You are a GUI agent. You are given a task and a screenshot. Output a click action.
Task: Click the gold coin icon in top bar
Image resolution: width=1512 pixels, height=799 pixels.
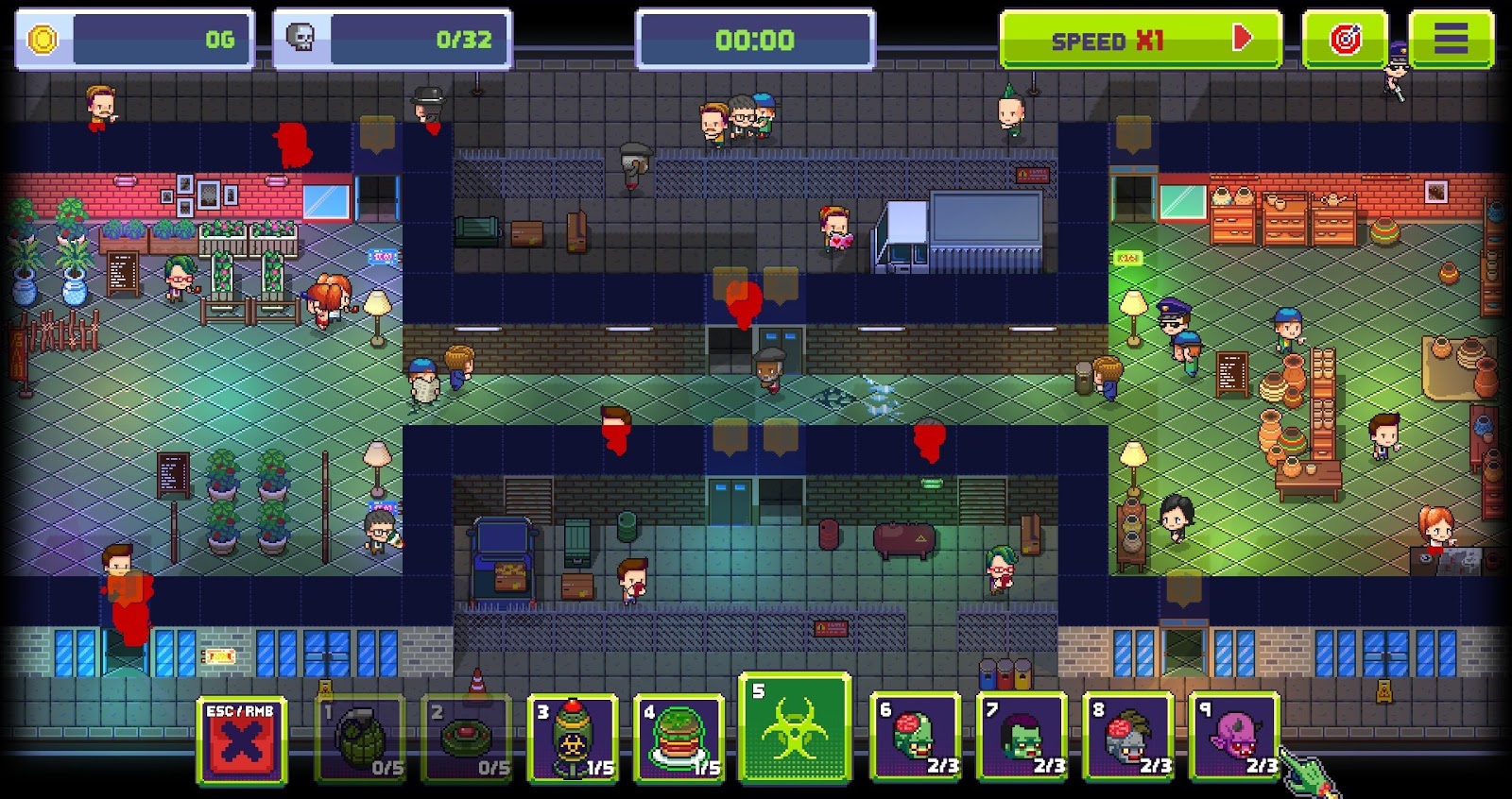pyautogui.click(x=37, y=36)
